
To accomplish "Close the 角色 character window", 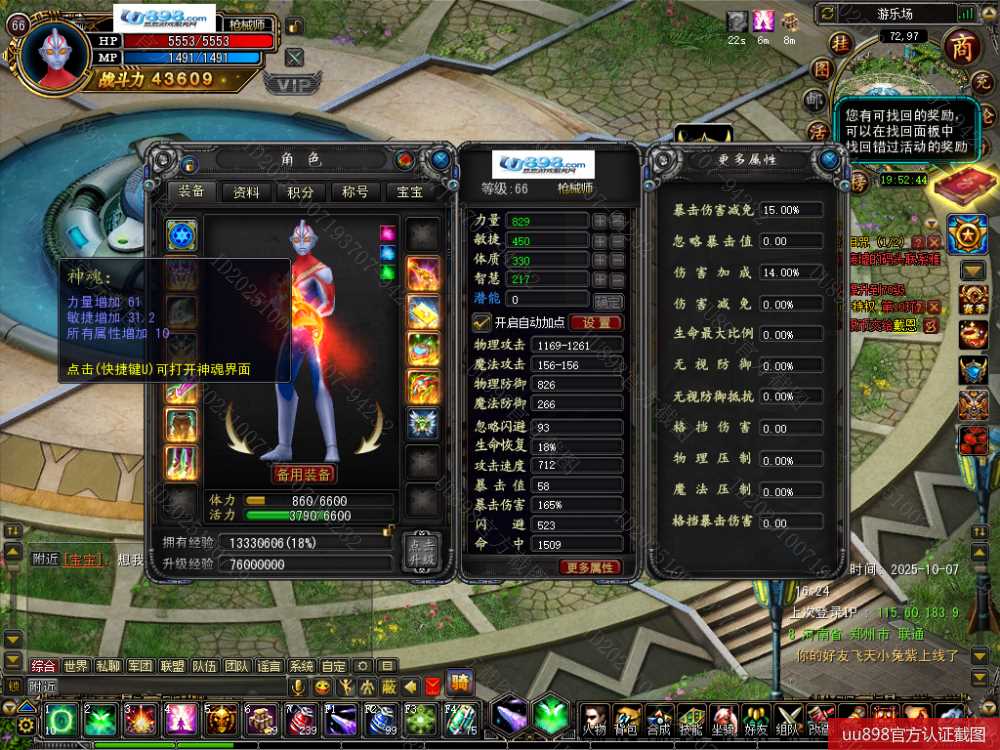I will (440, 159).
